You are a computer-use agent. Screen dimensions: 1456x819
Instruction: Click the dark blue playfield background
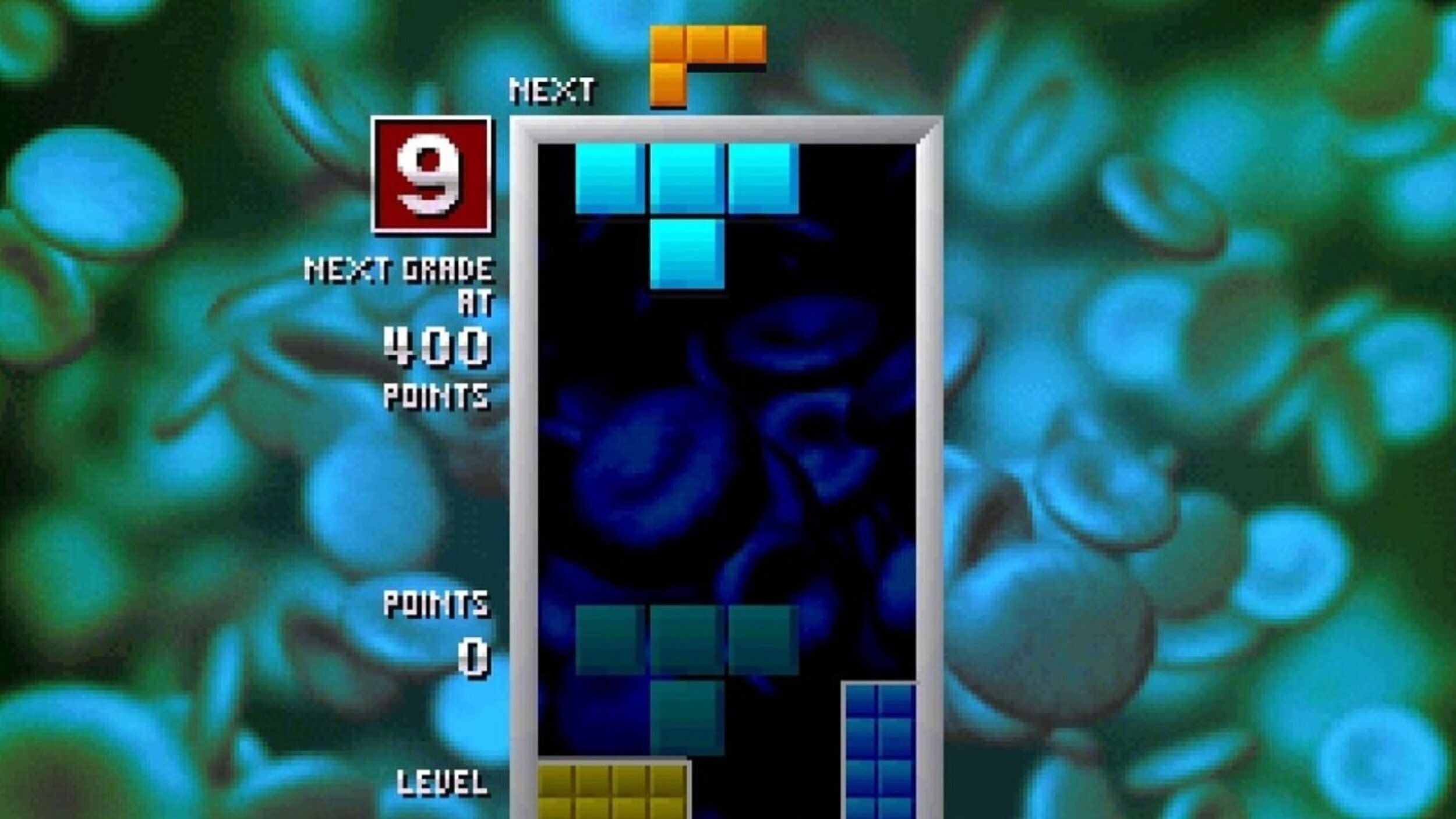click(x=728, y=466)
